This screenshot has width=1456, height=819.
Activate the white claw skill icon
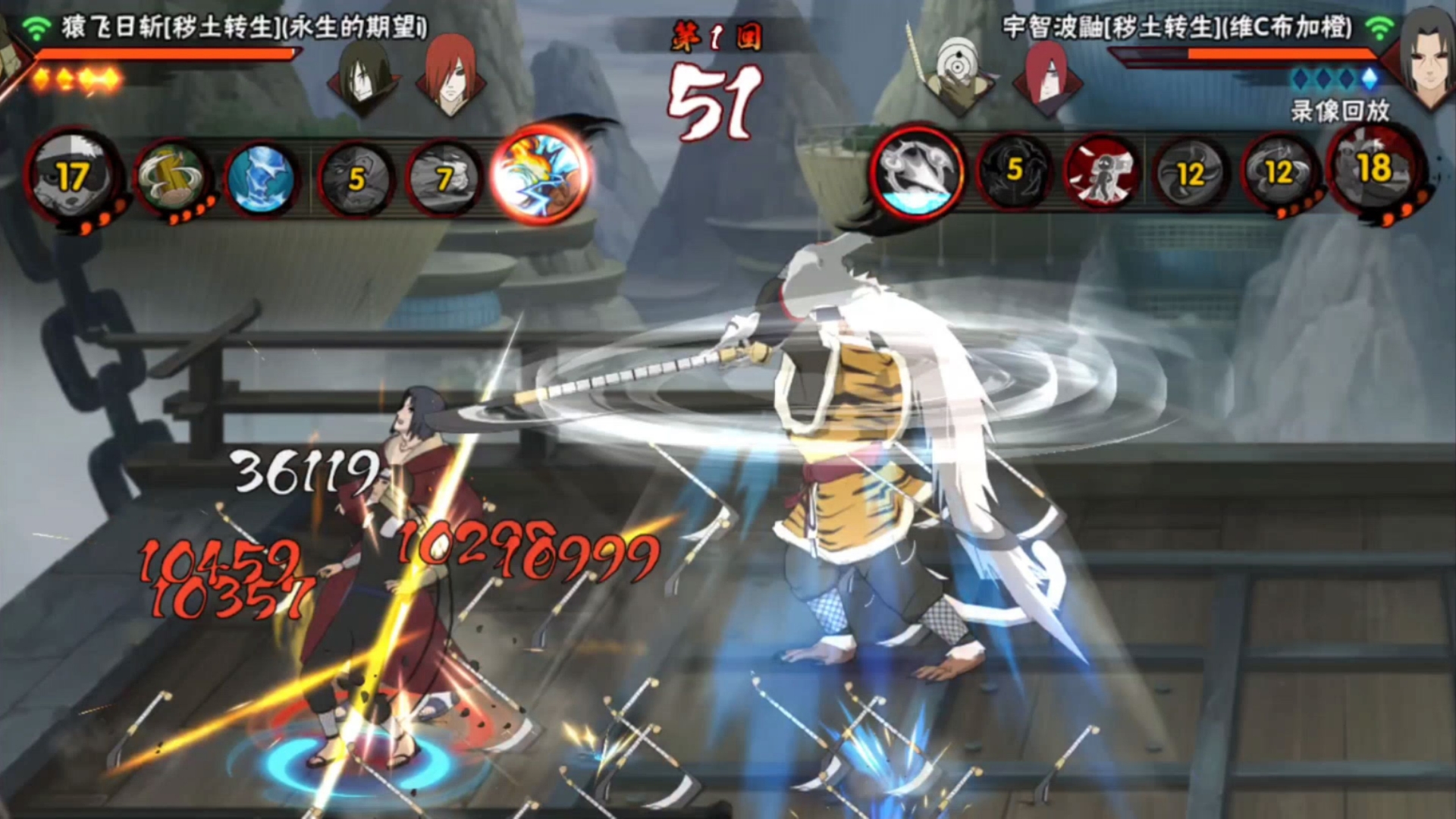(916, 171)
